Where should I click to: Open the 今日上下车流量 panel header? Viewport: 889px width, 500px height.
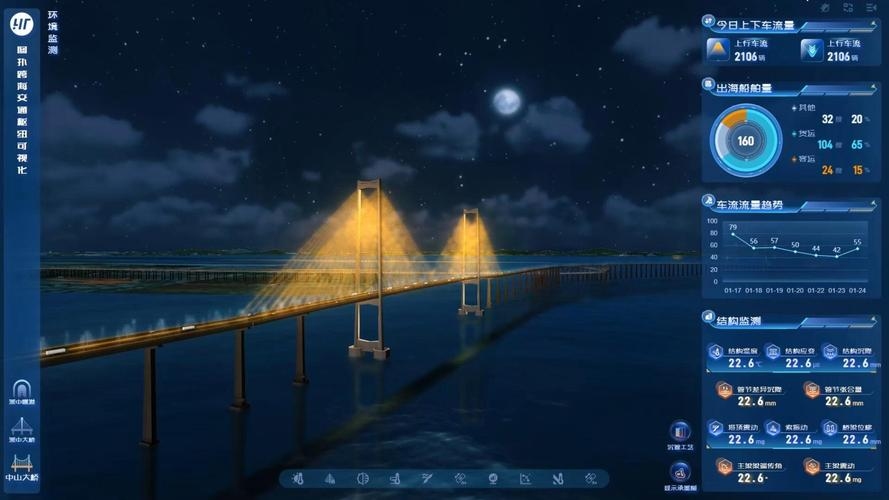coord(762,25)
